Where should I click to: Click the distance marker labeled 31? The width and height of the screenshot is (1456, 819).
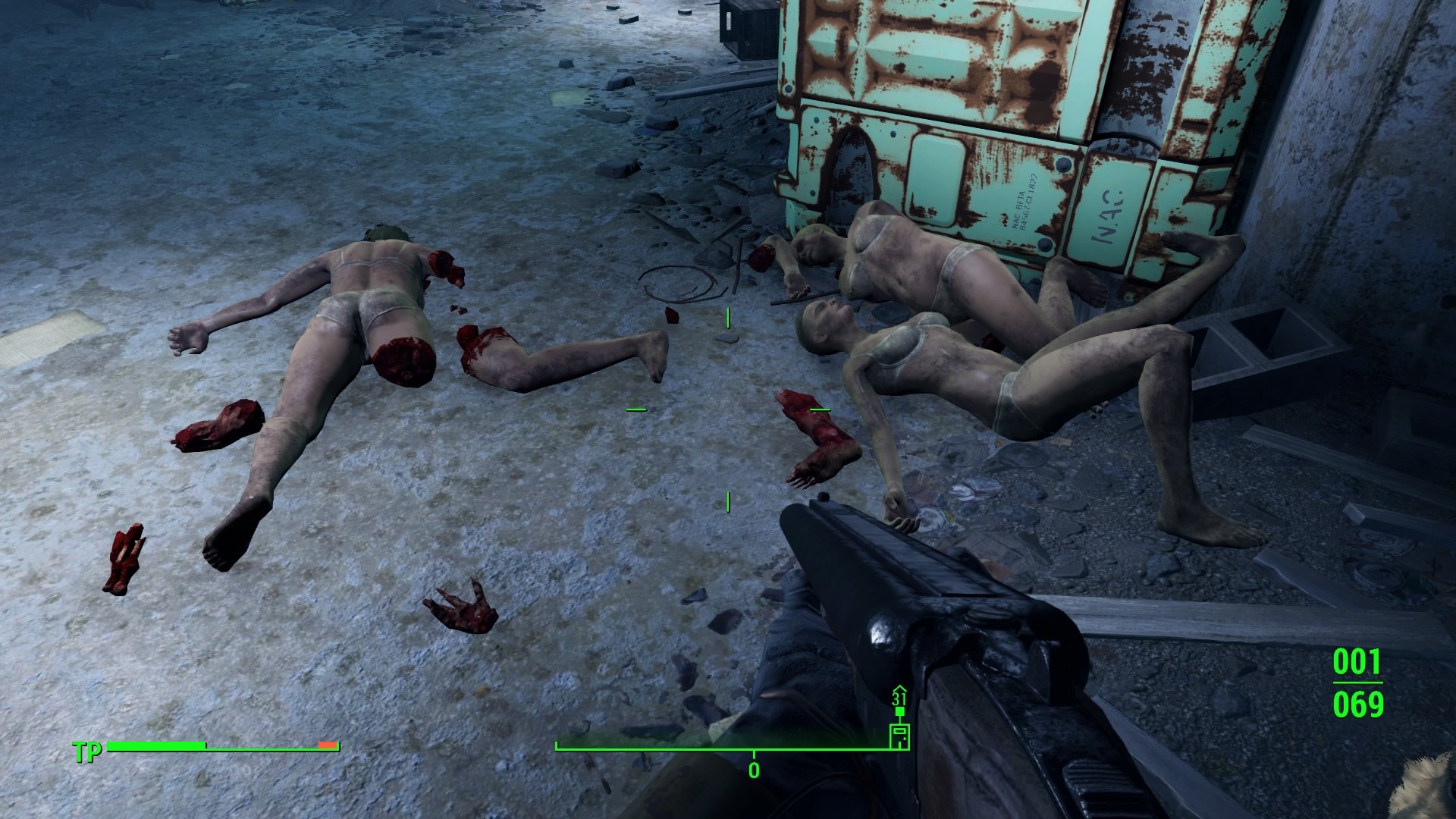click(x=899, y=698)
